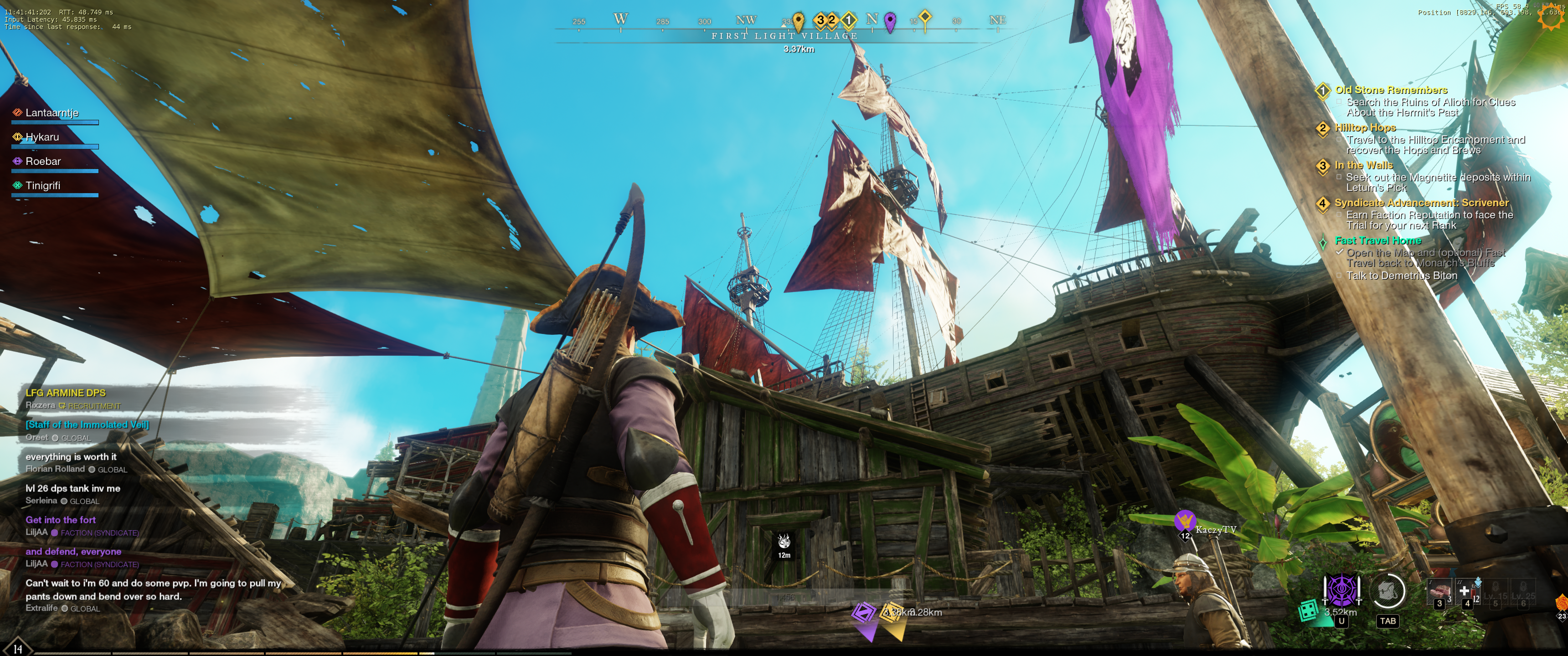Click the level 14 badge
Viewport: 1568px width, 656px height.
(x=17, y=649)
